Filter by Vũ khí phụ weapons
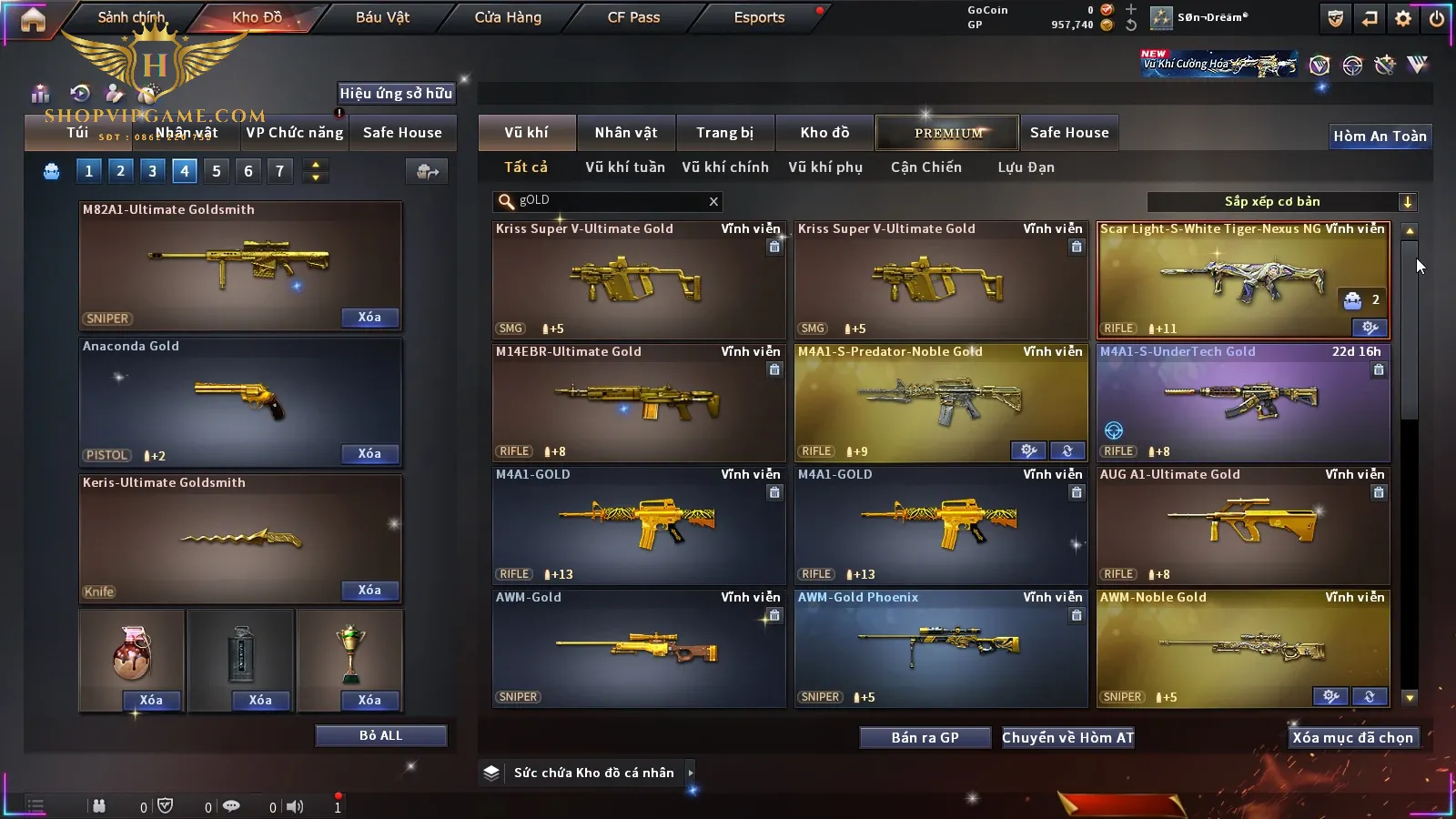This screenshot has height=819, width=1456. coord(824,167)
